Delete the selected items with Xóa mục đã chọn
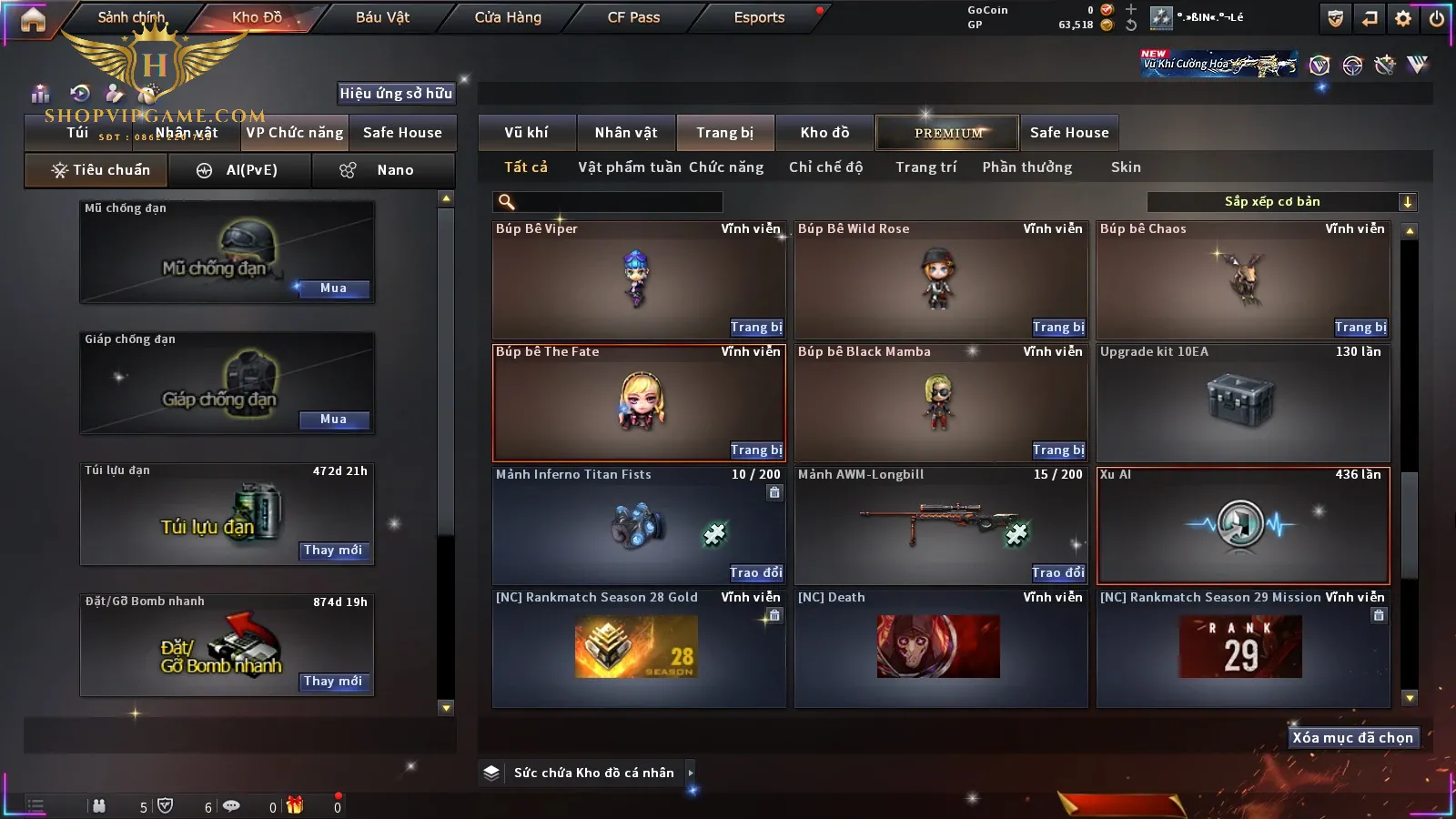1456x819 pixels. 1352,738
